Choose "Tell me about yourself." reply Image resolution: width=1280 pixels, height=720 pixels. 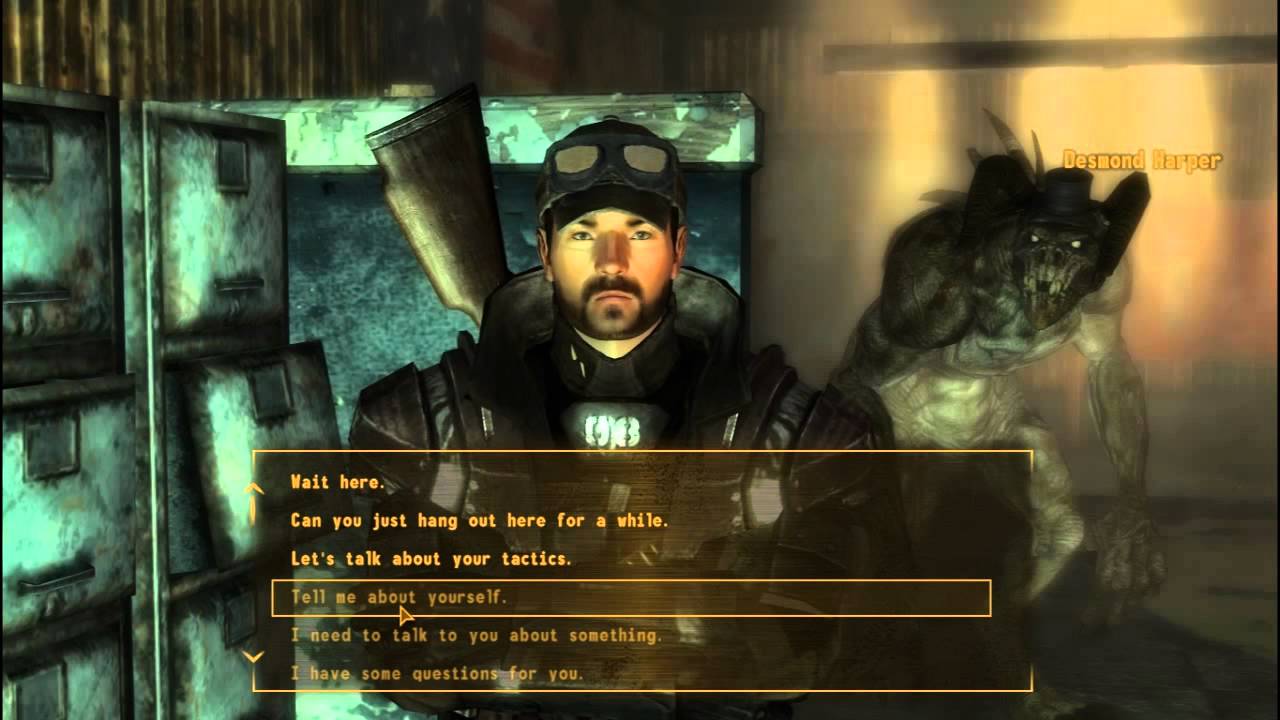(399, 598)
